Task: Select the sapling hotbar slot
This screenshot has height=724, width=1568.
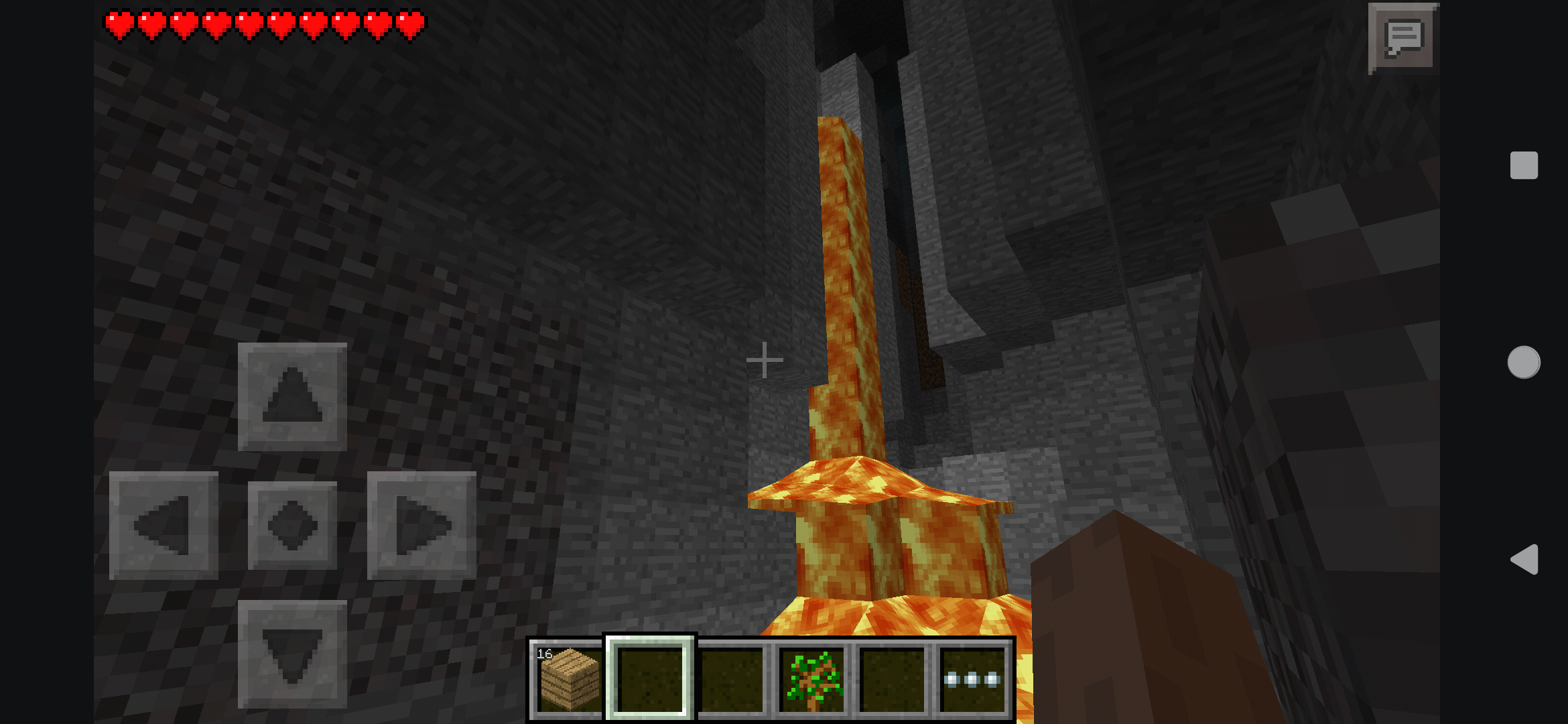Action: coord(812,678)
